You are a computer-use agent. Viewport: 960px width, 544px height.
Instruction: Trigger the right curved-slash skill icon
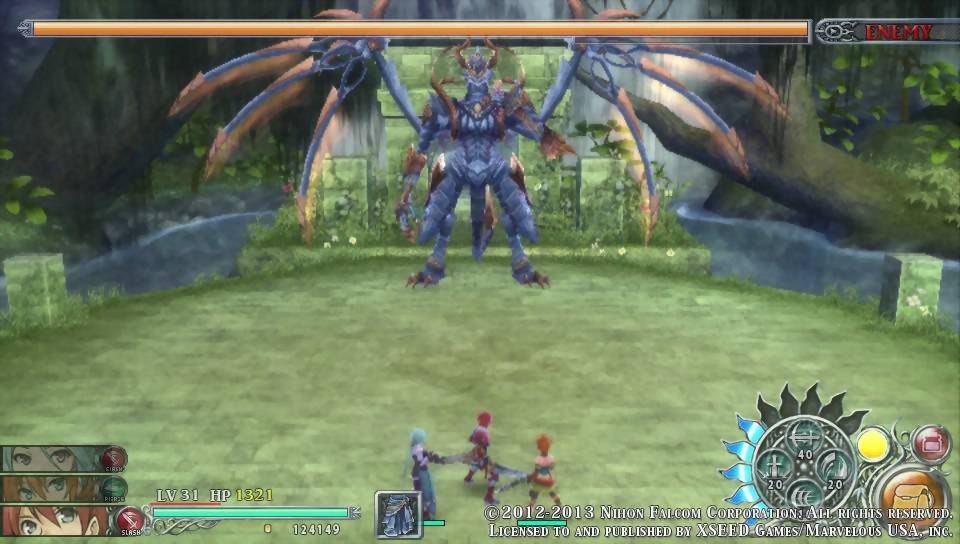pyautogui.click(x=833, y=467)
